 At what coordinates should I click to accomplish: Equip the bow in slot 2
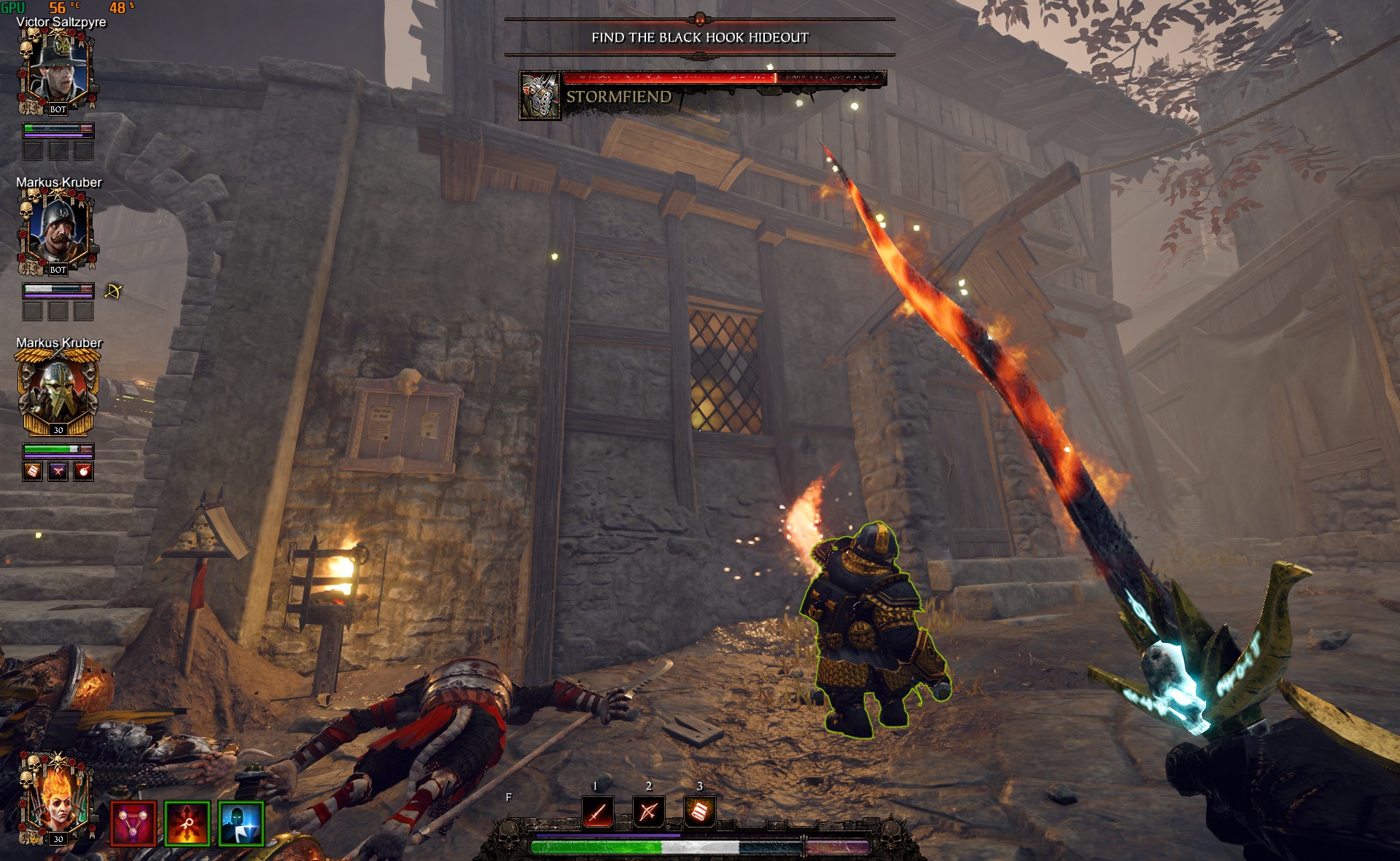tap(648, 811)
